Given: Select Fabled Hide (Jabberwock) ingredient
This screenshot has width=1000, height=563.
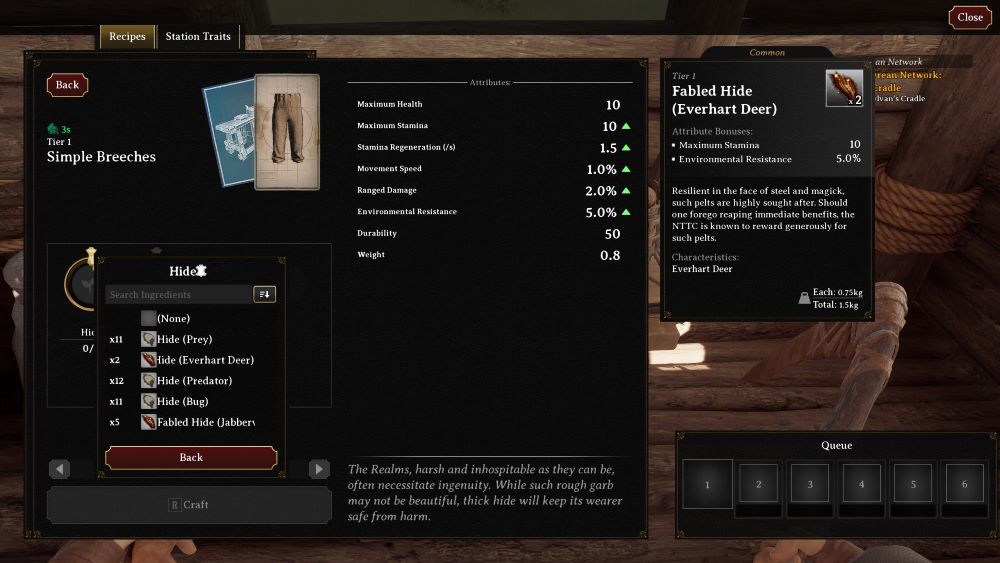Looking at the screenshot, I should point(204,422).
